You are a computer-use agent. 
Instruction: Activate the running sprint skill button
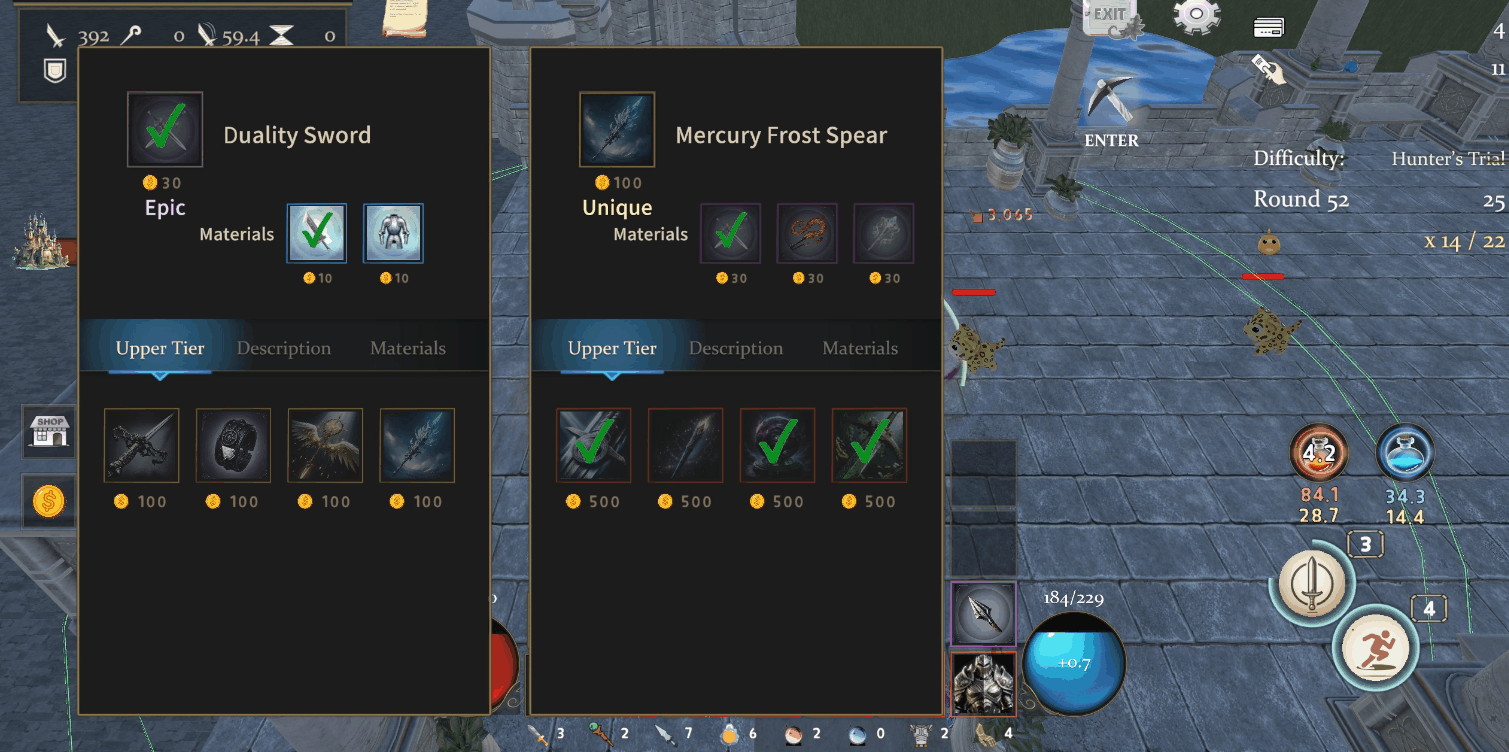click(x=1374, y=647)
